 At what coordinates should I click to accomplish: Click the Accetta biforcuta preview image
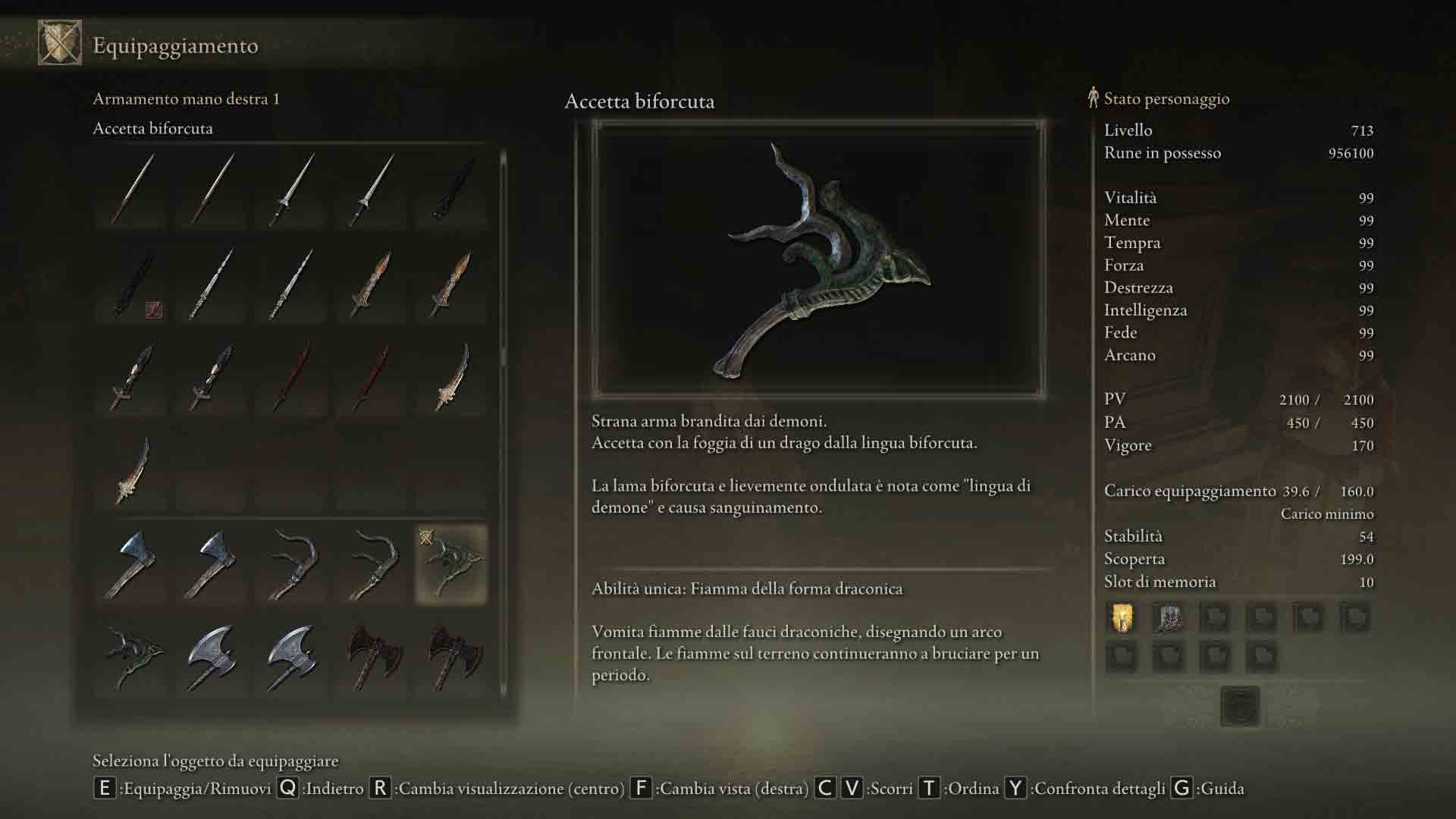[818, 259]
